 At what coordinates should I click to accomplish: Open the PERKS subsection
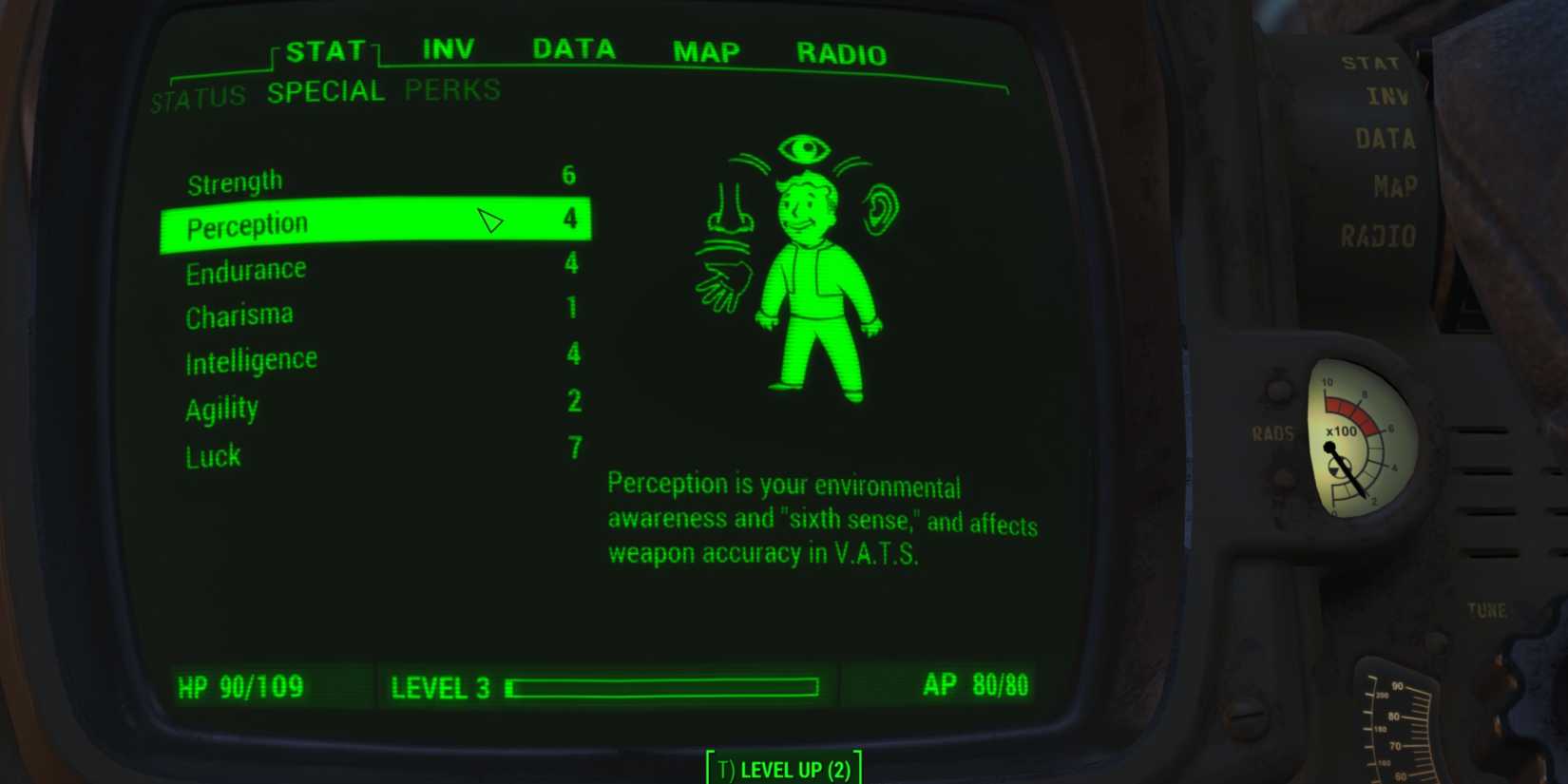point(450,90)
